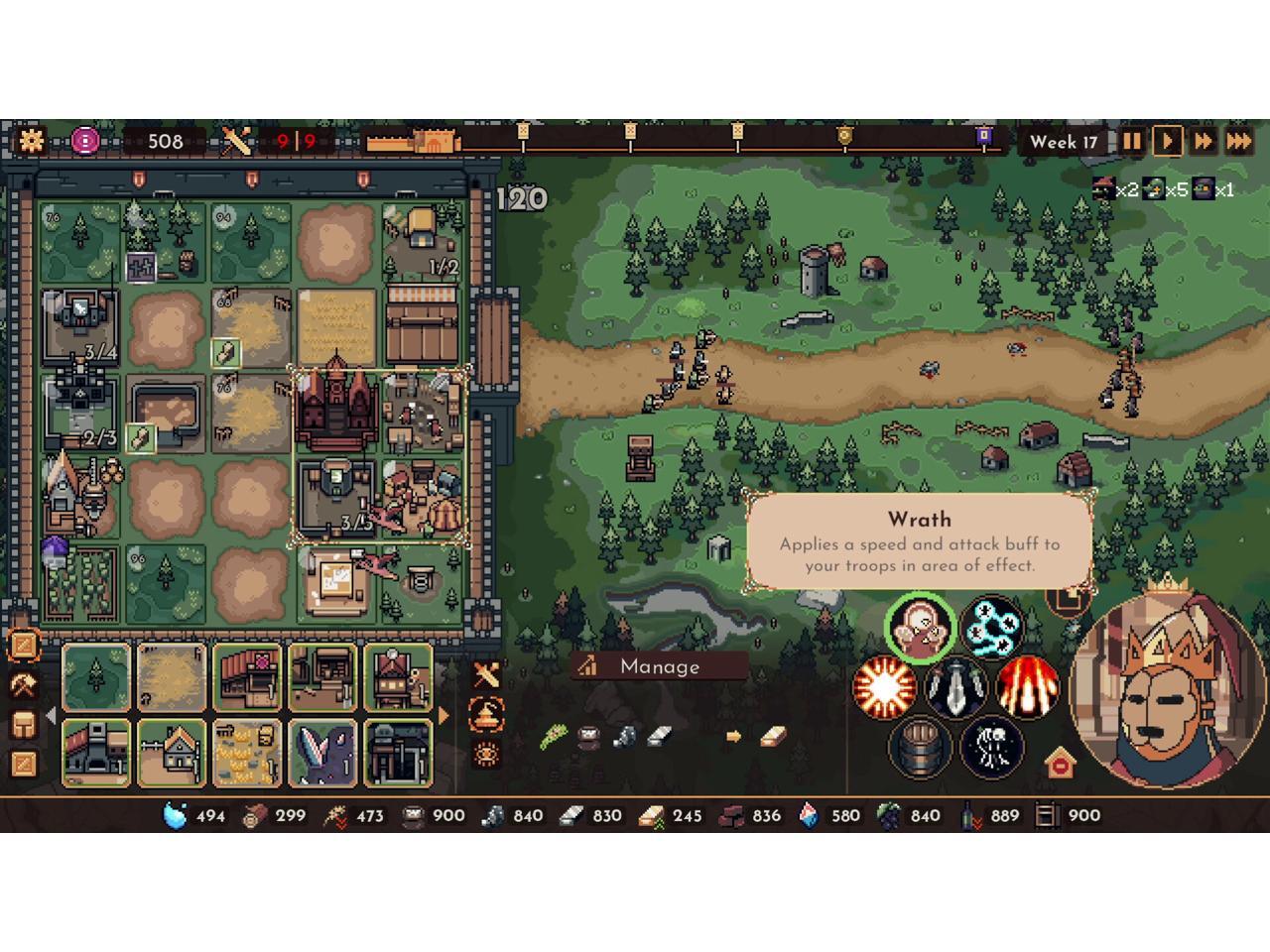Set game to normal play speed
This screenshot has height=952, width=1270.
[x=1168, y=141]
